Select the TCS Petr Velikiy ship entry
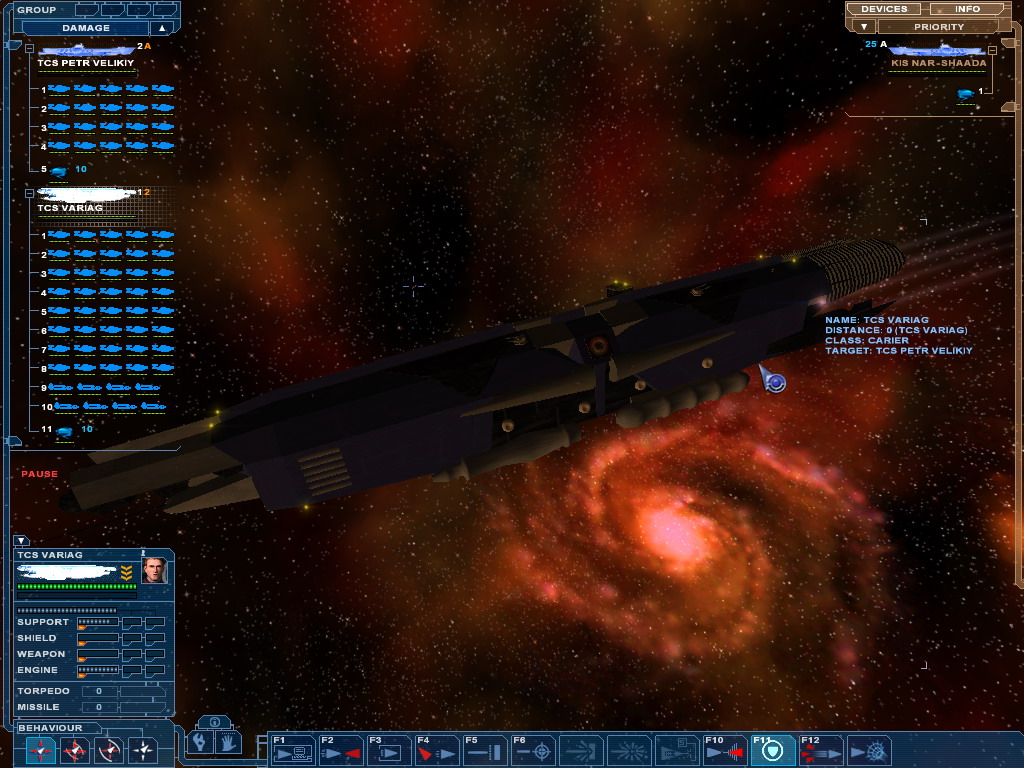This screenshot has height=768, width=1024. [x=85, y=62]
